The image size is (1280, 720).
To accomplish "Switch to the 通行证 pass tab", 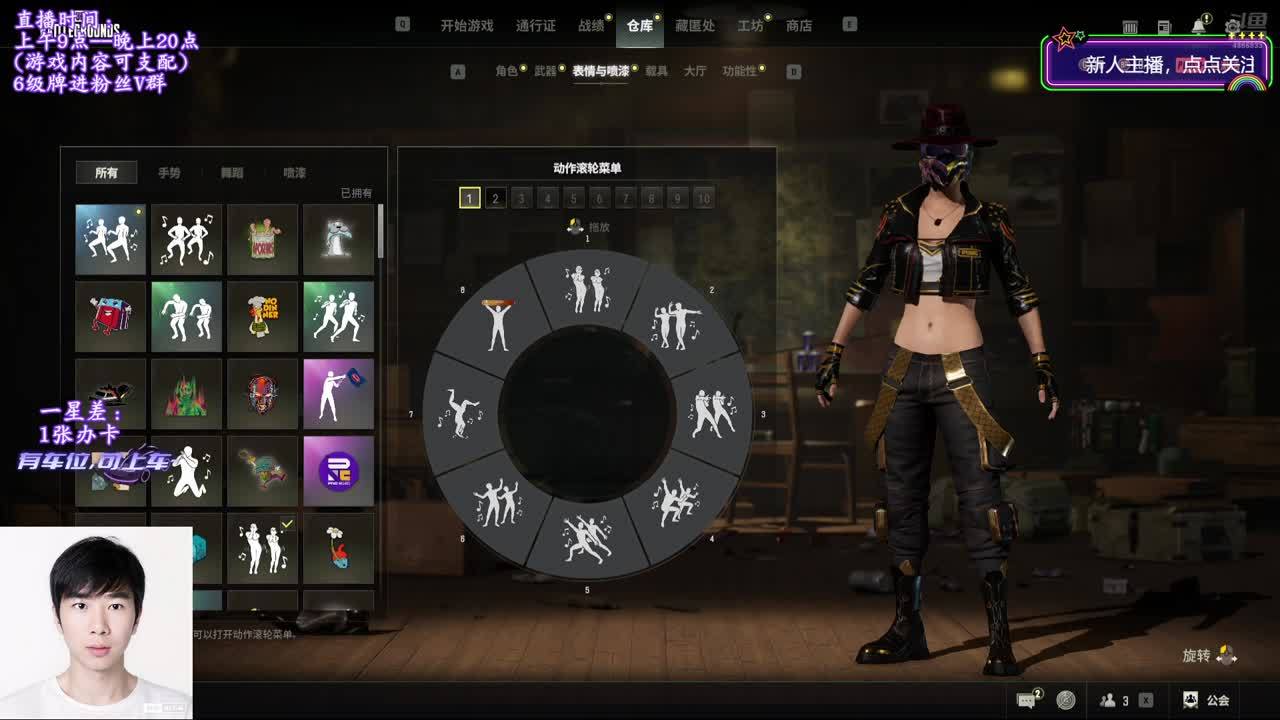I will pyautogui.click(x=535, y=26).
